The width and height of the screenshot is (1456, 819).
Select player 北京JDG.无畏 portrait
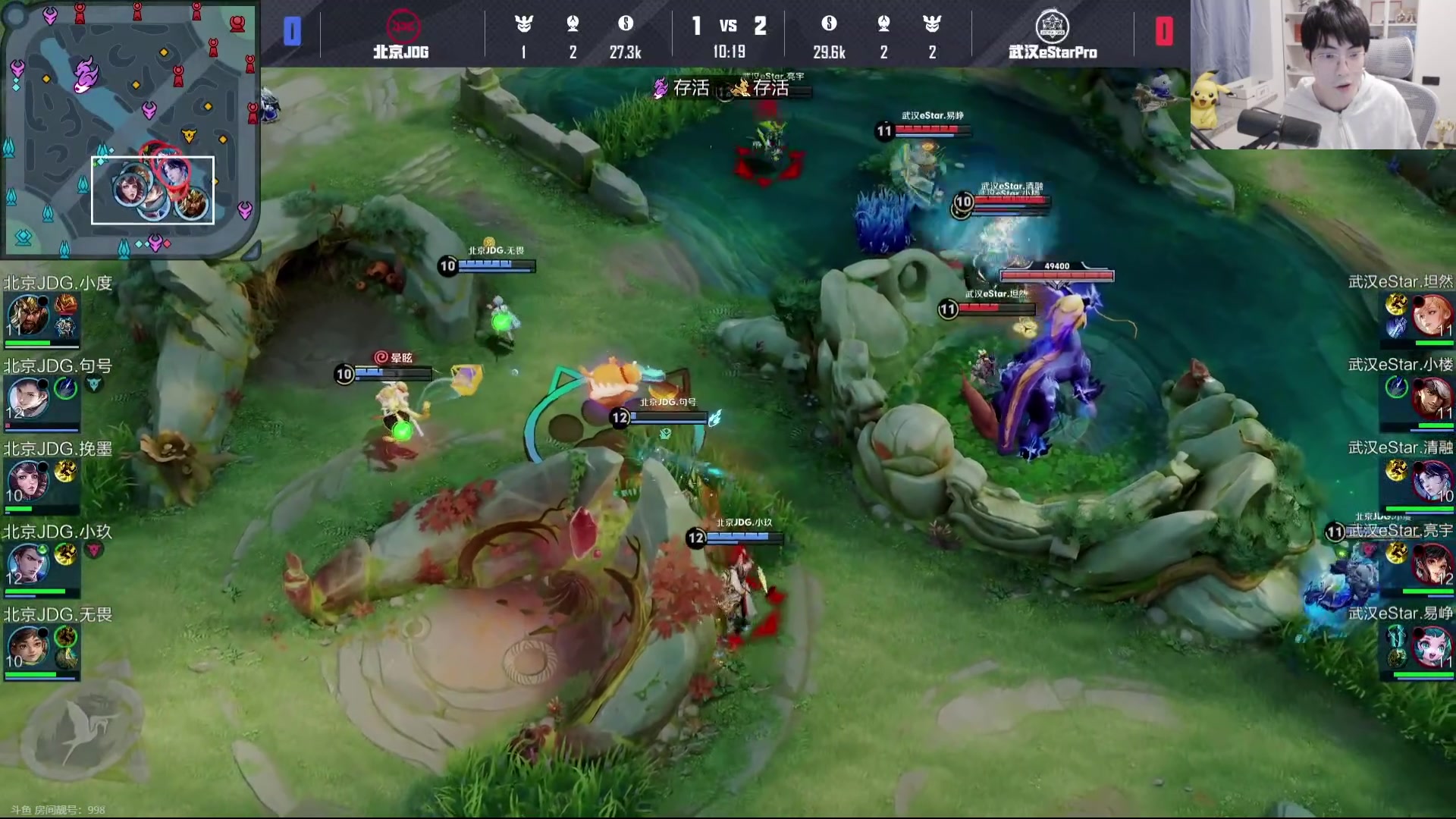pyautogui.click(x=28, y=647)
